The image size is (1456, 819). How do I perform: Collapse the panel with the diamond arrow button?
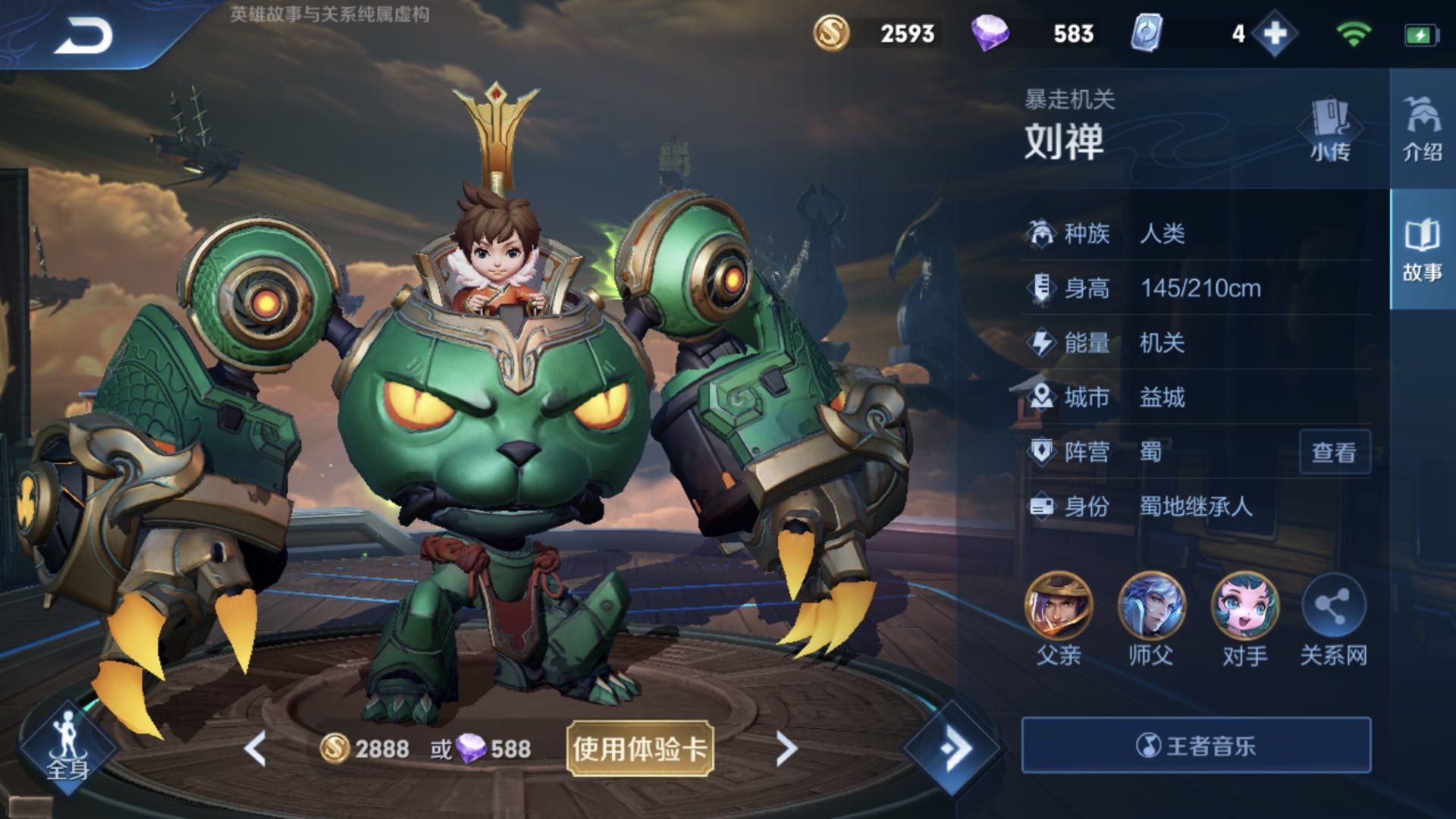[953, 748]
